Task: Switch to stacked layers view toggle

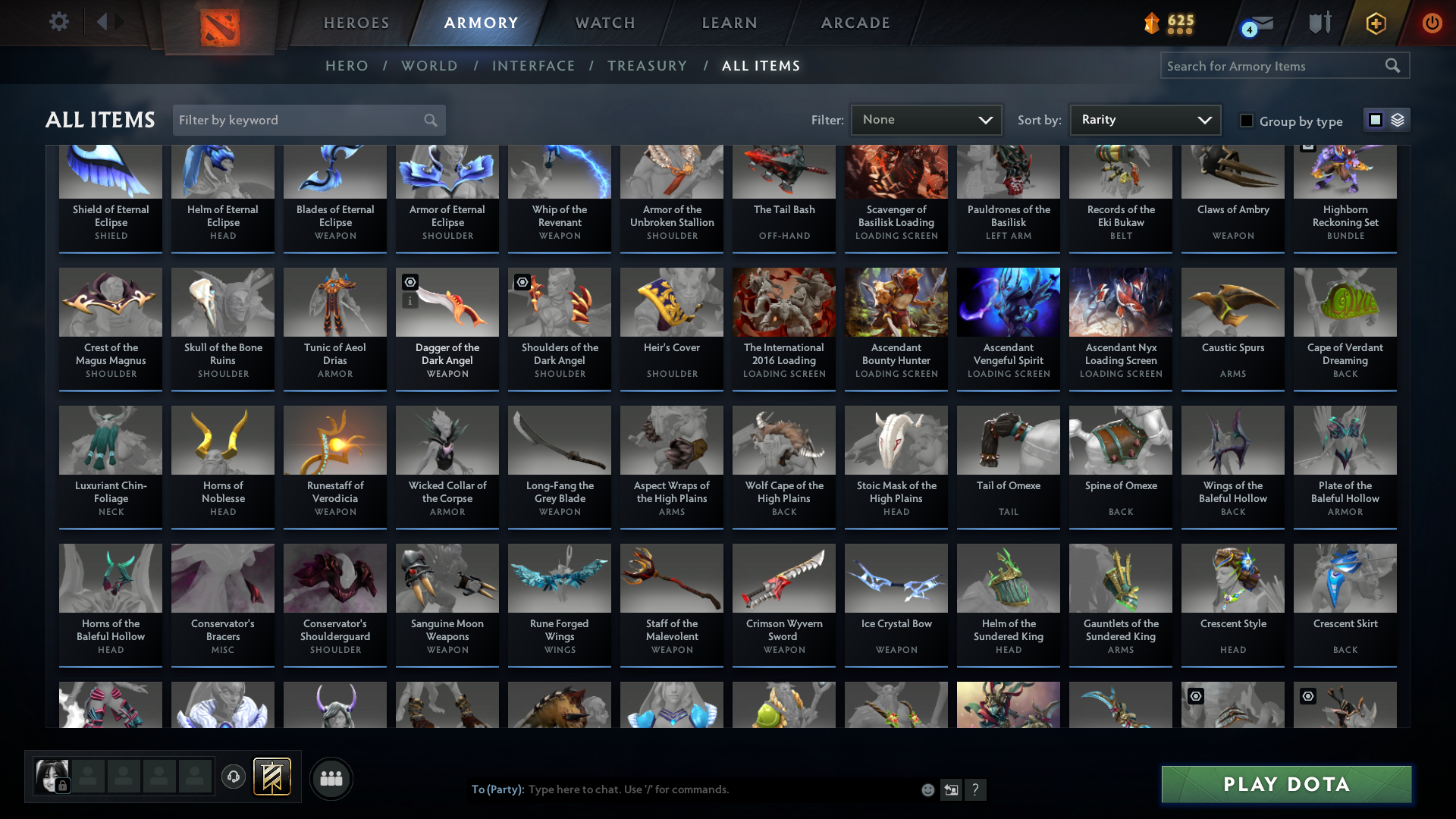Action: [x=1397, y=120]
